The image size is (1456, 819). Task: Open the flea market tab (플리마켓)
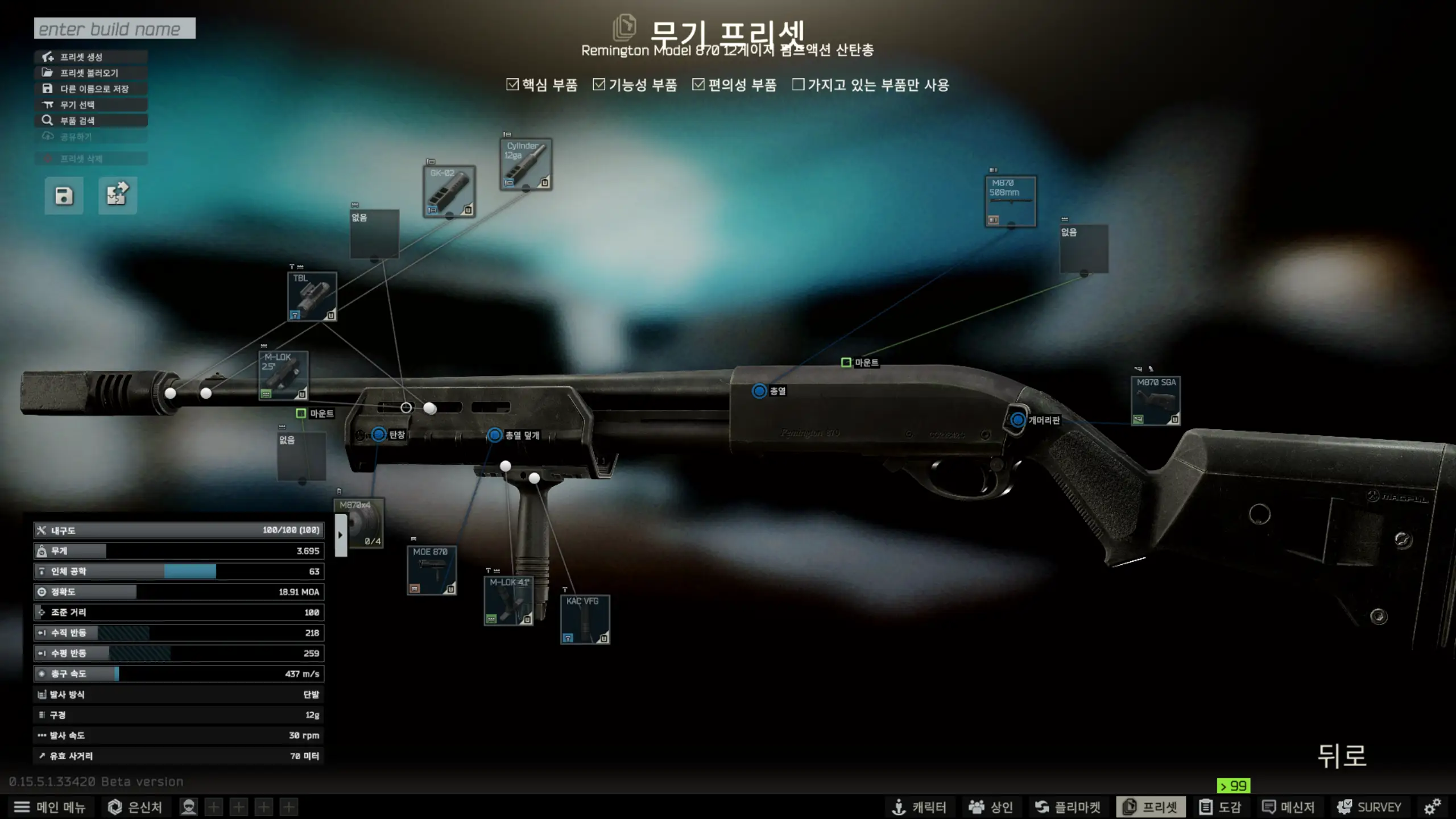pos(1068,807)
